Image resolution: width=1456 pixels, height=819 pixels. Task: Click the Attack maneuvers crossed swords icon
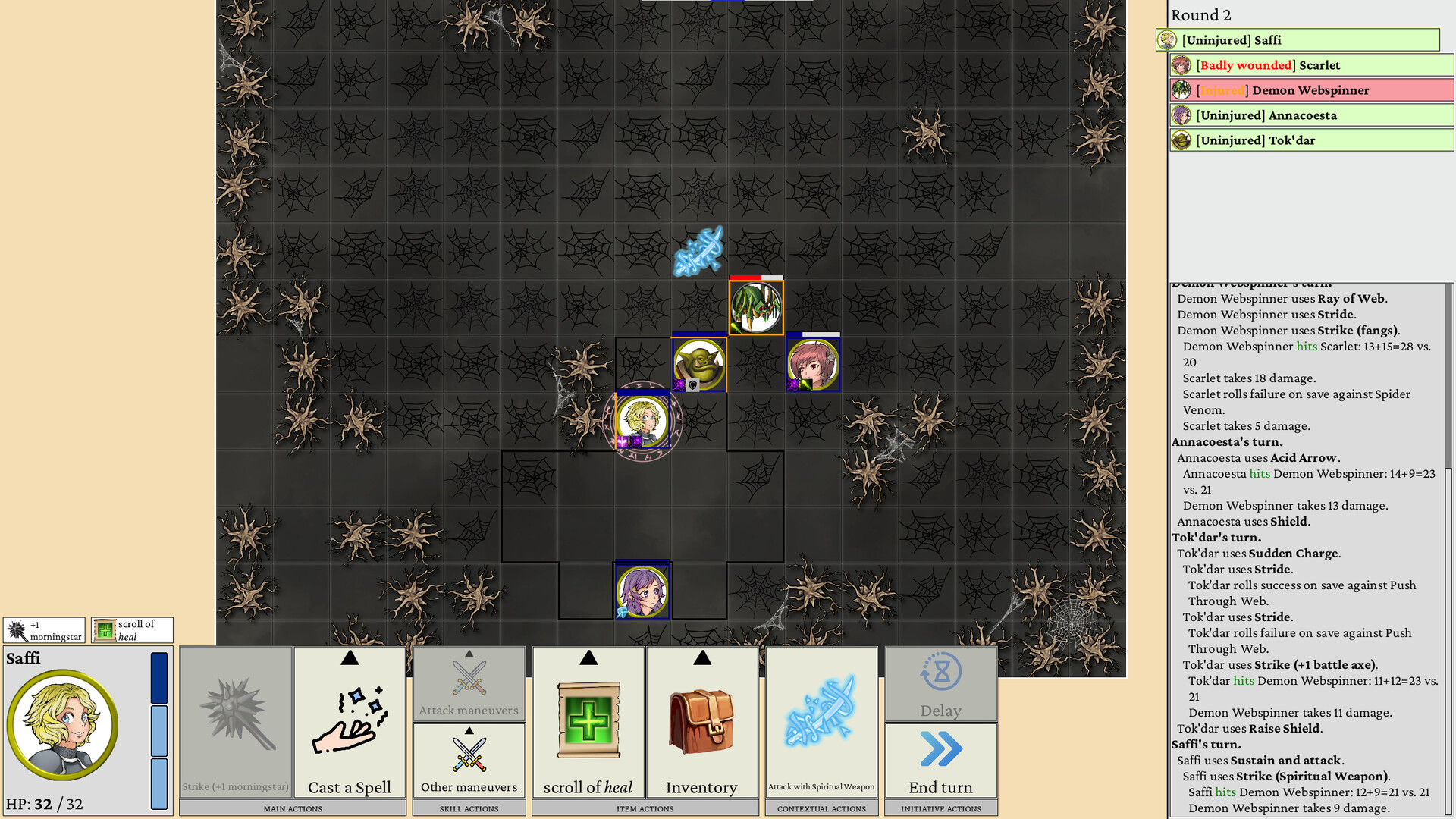[x=468, y=679]
